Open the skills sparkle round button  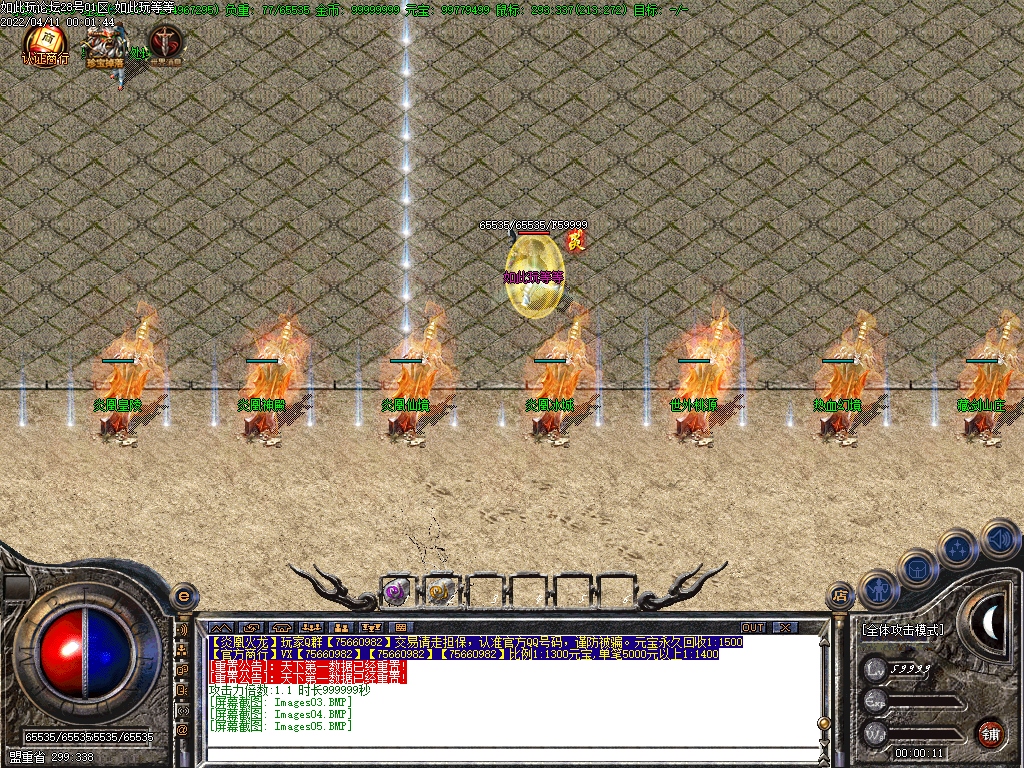point(957,549)
